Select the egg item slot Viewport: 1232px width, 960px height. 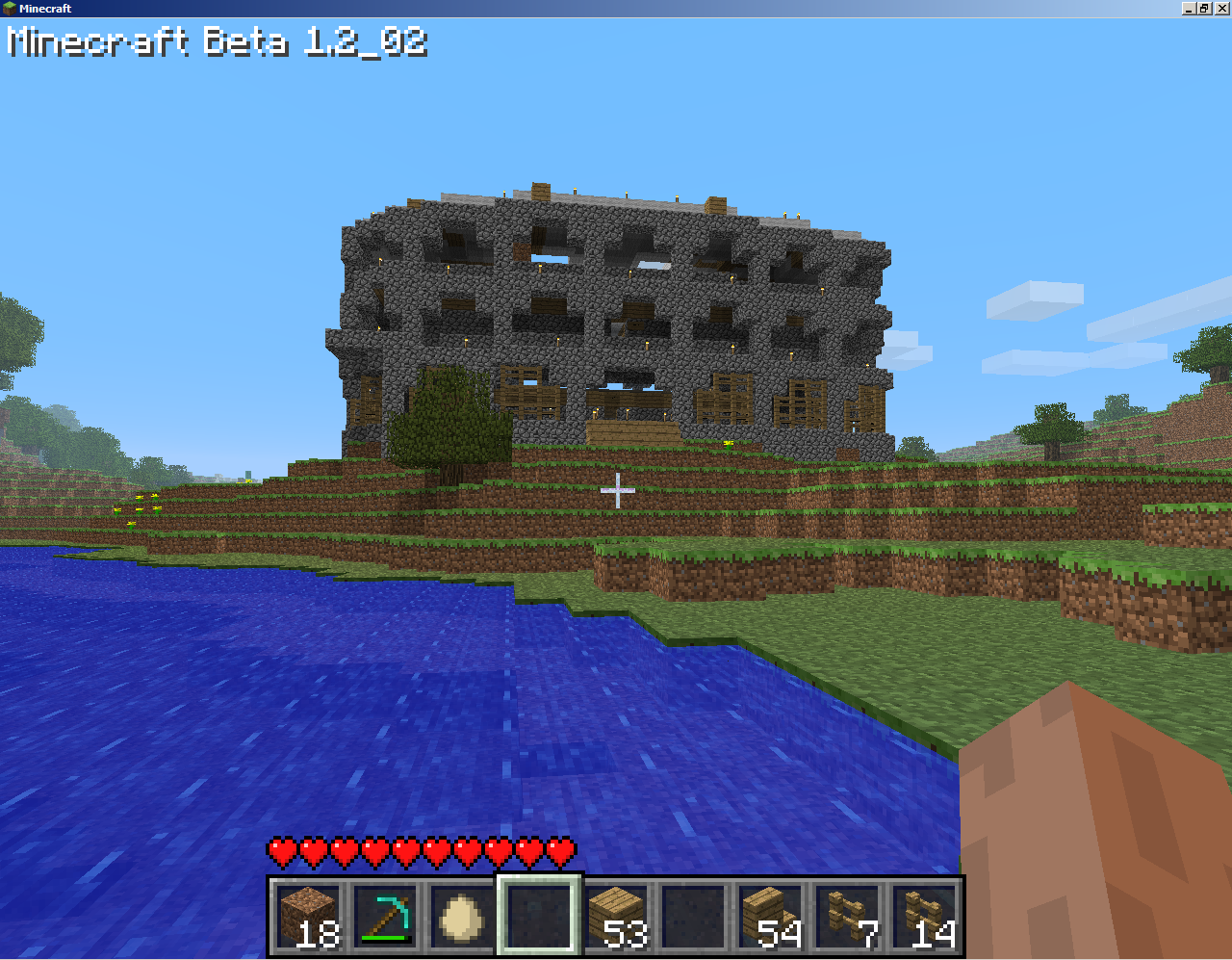[x=462, y=915]
